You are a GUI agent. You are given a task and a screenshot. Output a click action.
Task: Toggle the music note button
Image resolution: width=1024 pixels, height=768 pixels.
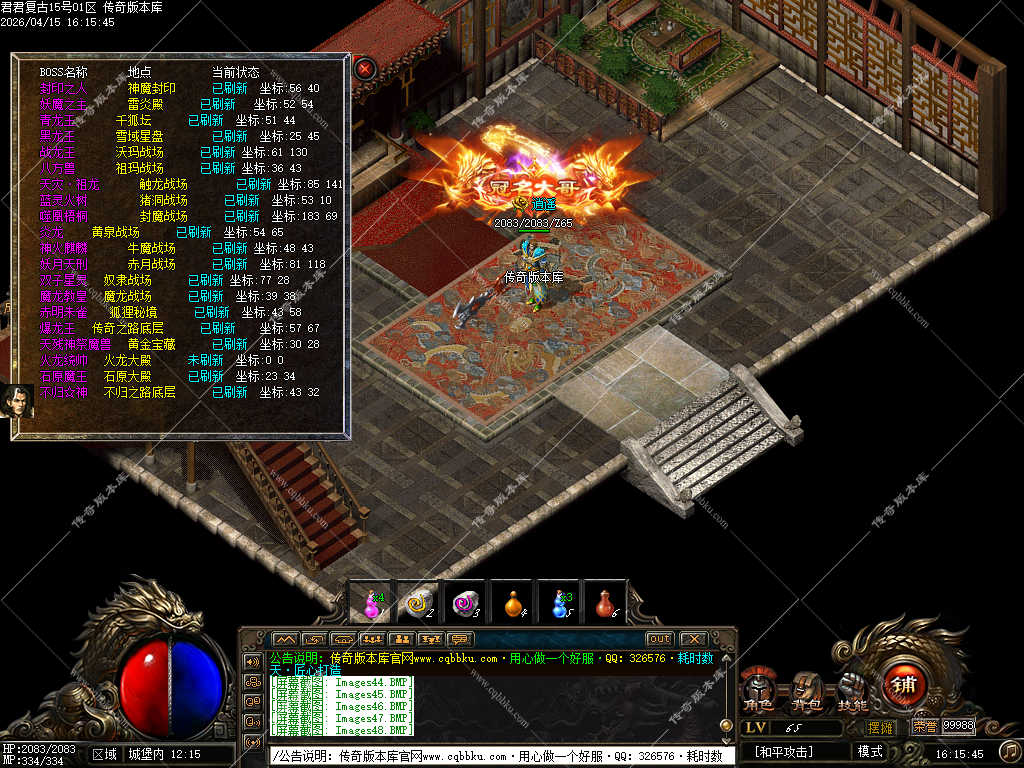coord(1008,750)
